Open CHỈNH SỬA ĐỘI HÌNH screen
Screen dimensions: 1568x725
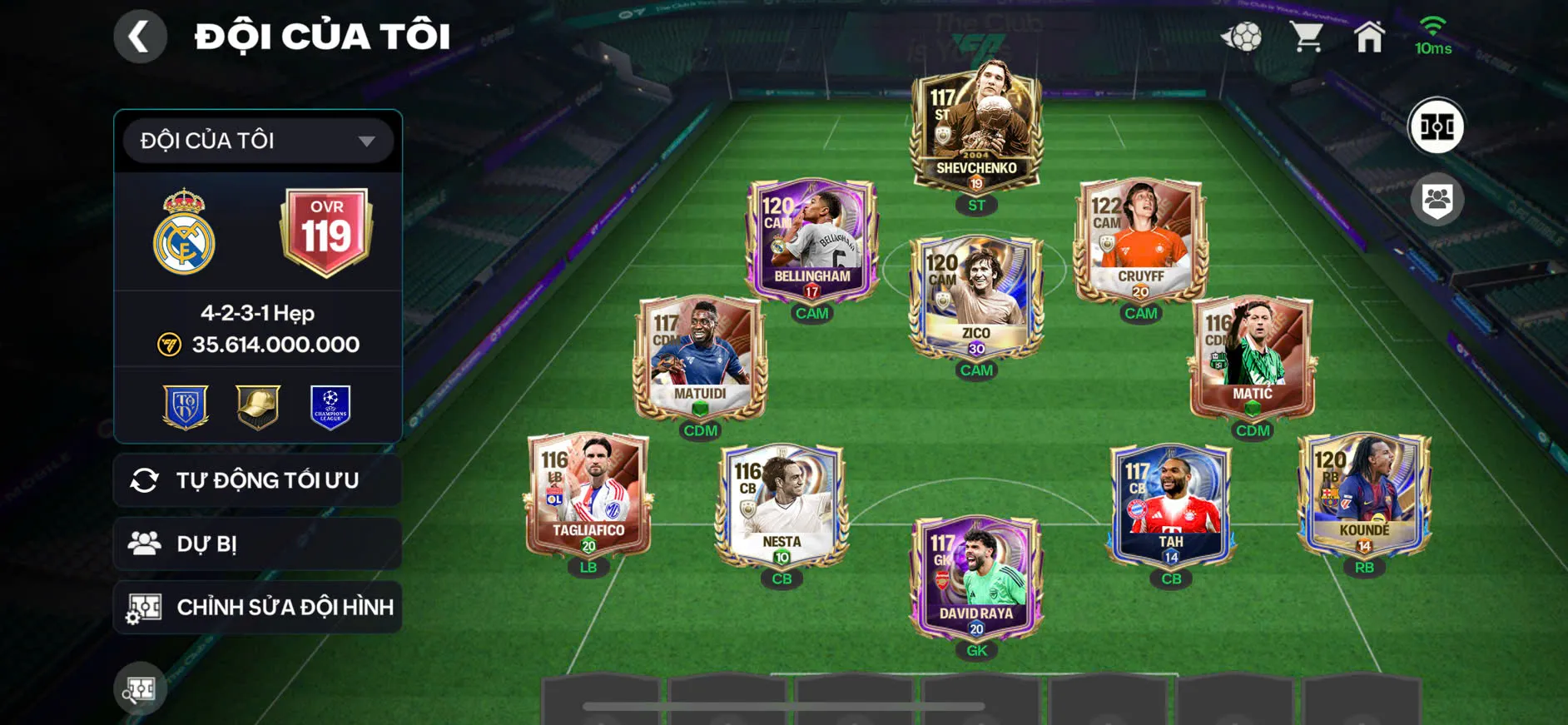pyautogui.click(x=256, y=607)
